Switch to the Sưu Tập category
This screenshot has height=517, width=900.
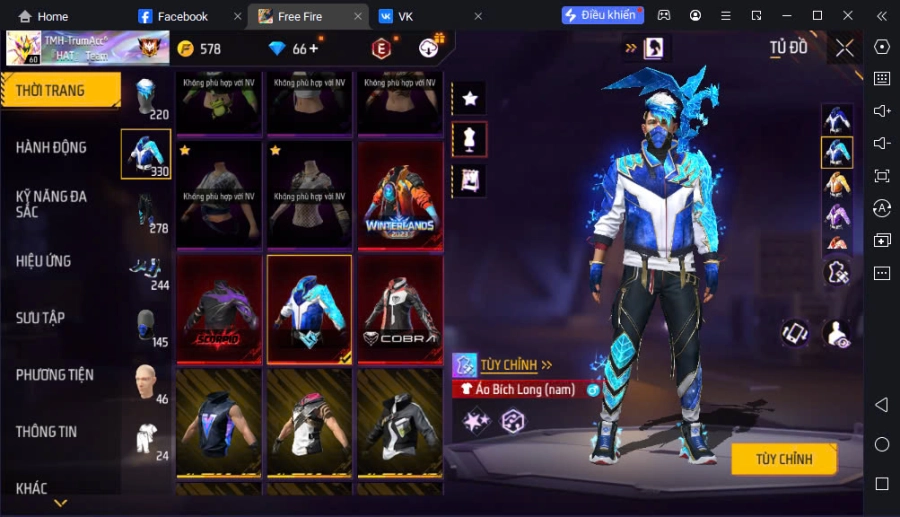pyautogui.click(x=41, y=318)
